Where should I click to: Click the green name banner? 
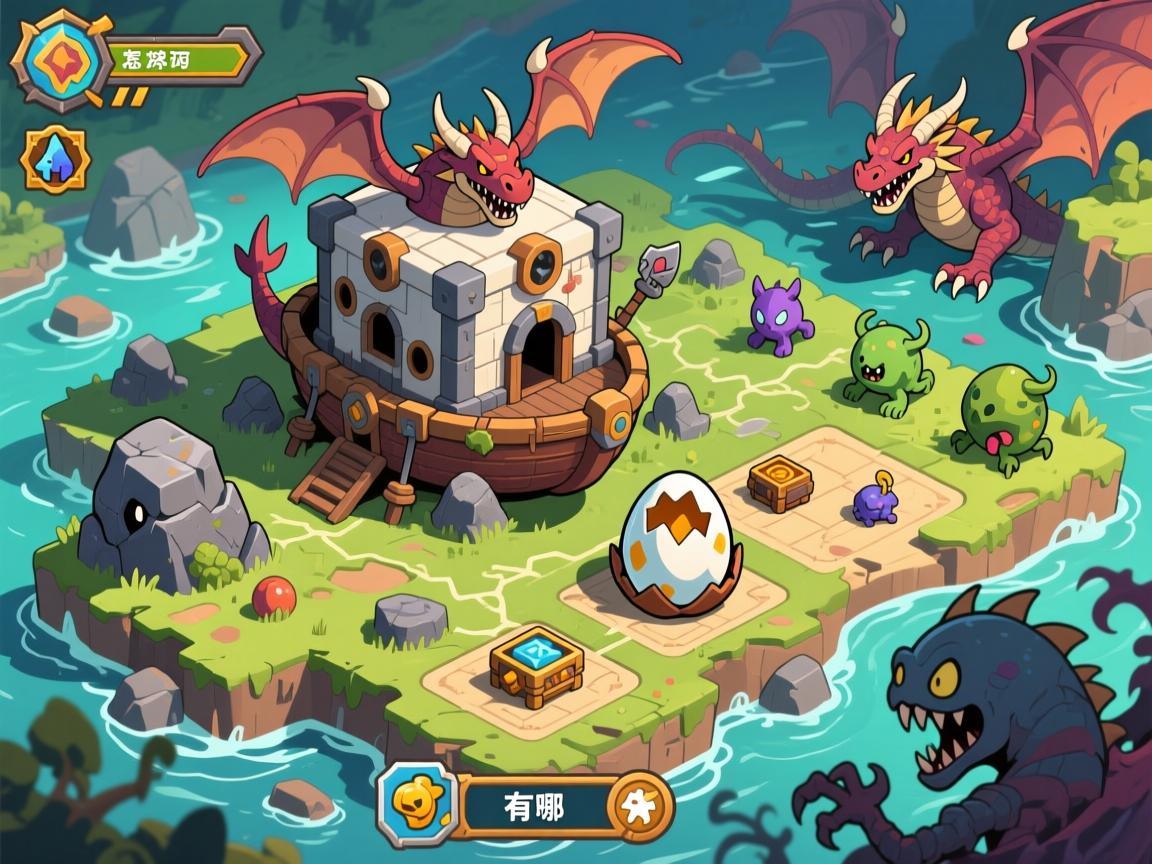tap(176, 57)
